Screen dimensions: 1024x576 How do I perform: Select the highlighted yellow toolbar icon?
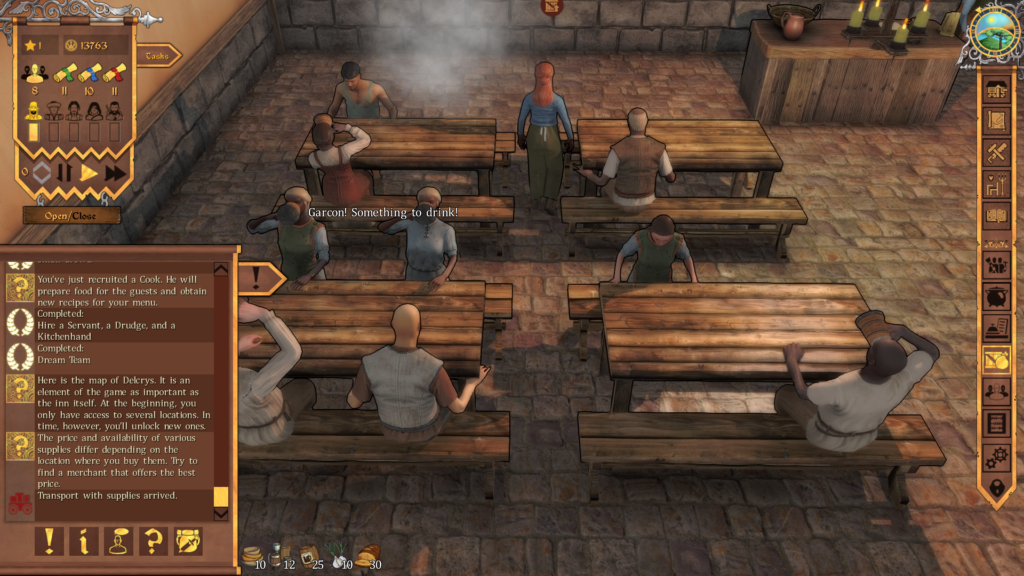997,360
